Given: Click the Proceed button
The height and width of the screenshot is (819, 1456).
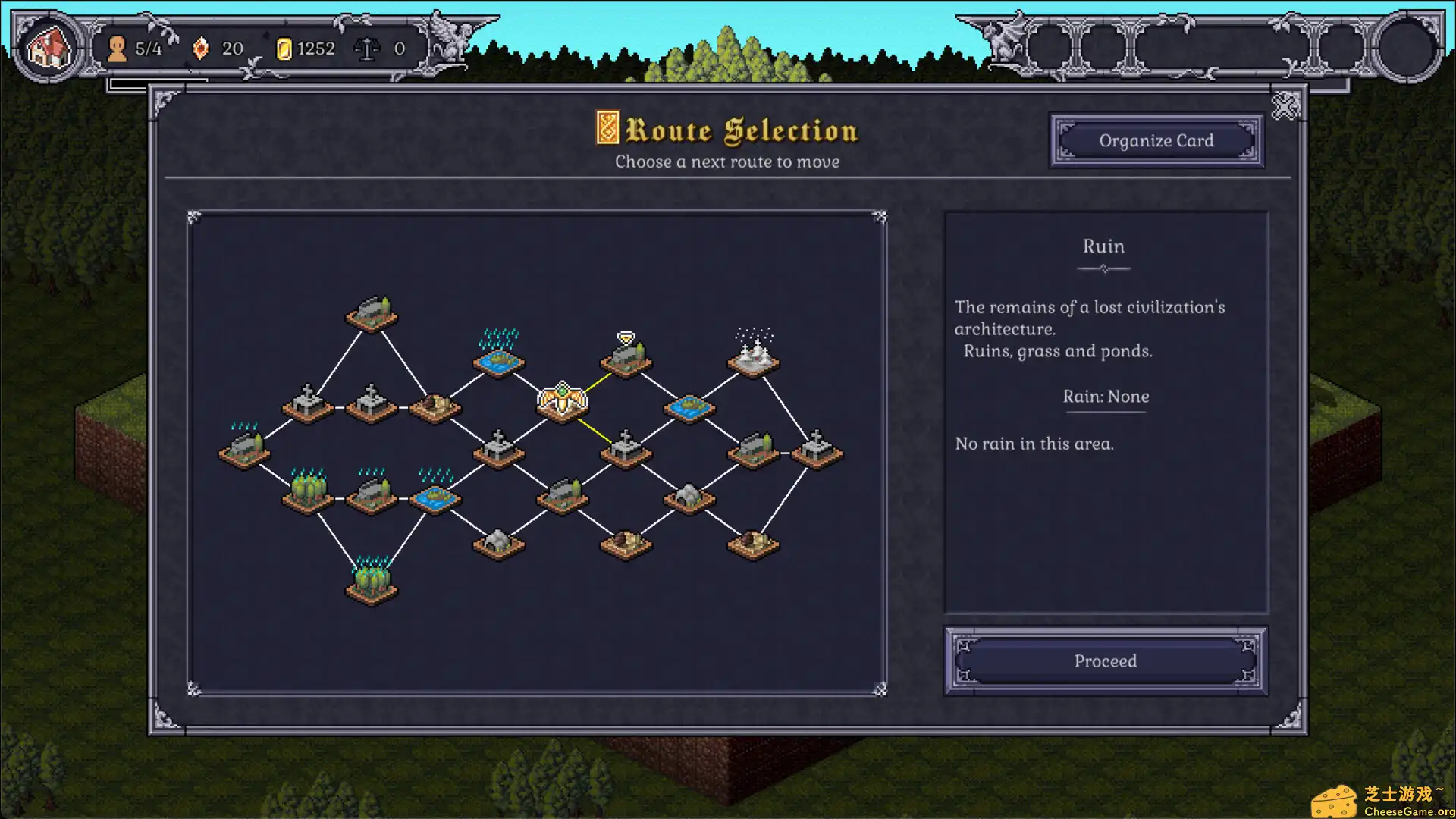Looking at the screenshot, I should pyautogui.click(x=1105, y=661).
